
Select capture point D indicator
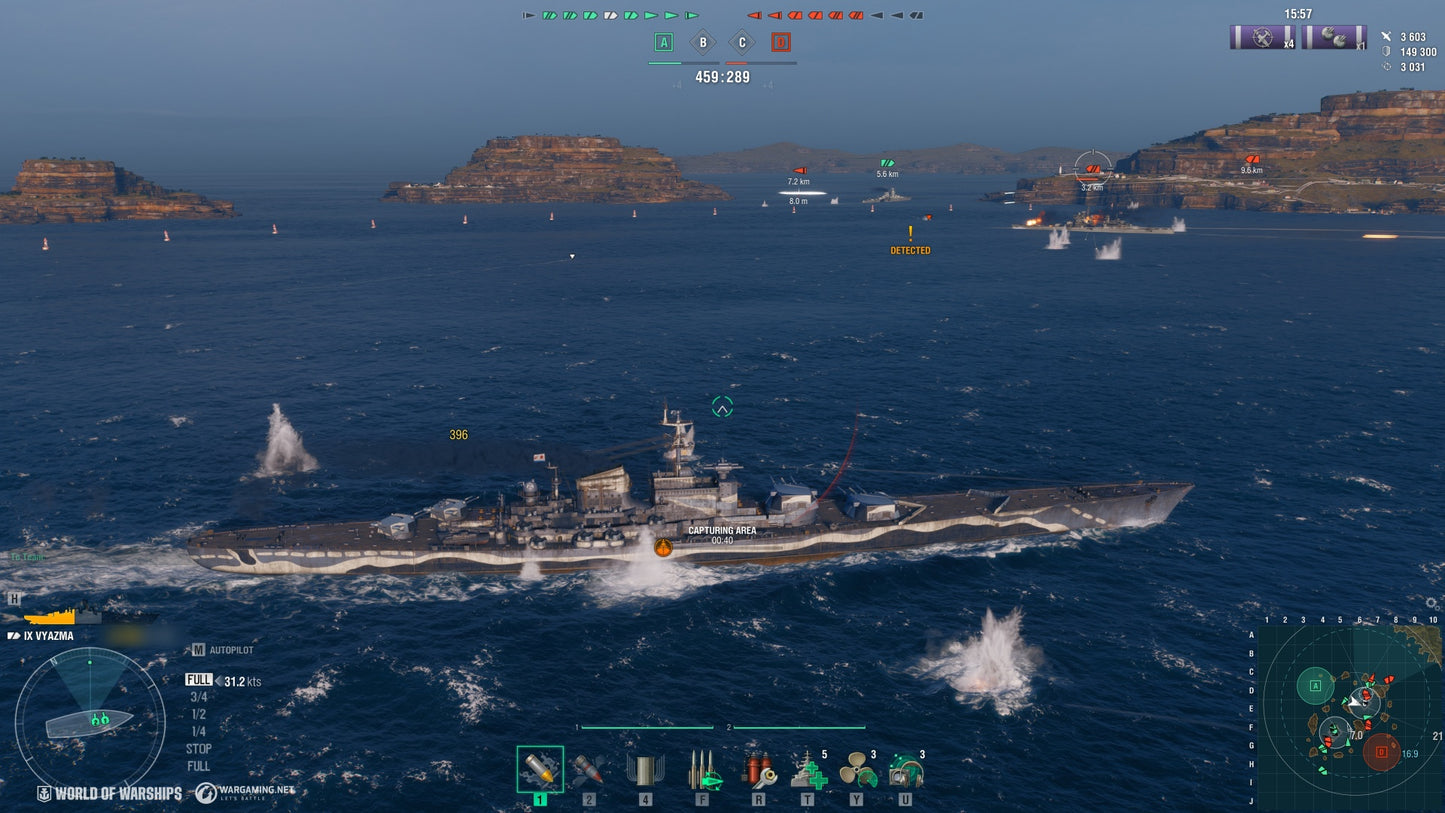[x=779, y=42]
